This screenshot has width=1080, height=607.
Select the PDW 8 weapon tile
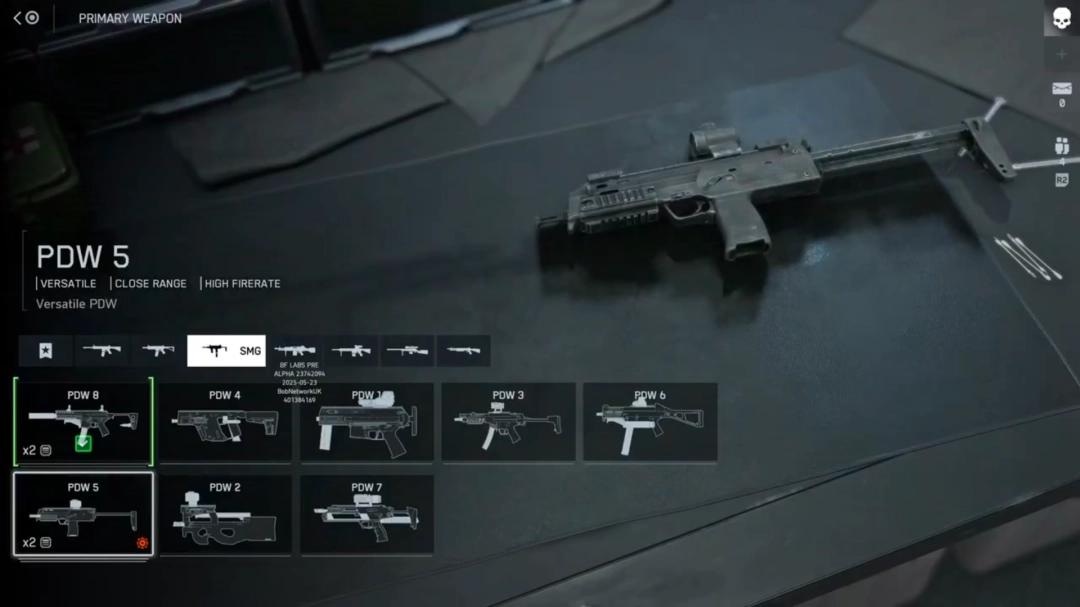click(x=83, y=421)
